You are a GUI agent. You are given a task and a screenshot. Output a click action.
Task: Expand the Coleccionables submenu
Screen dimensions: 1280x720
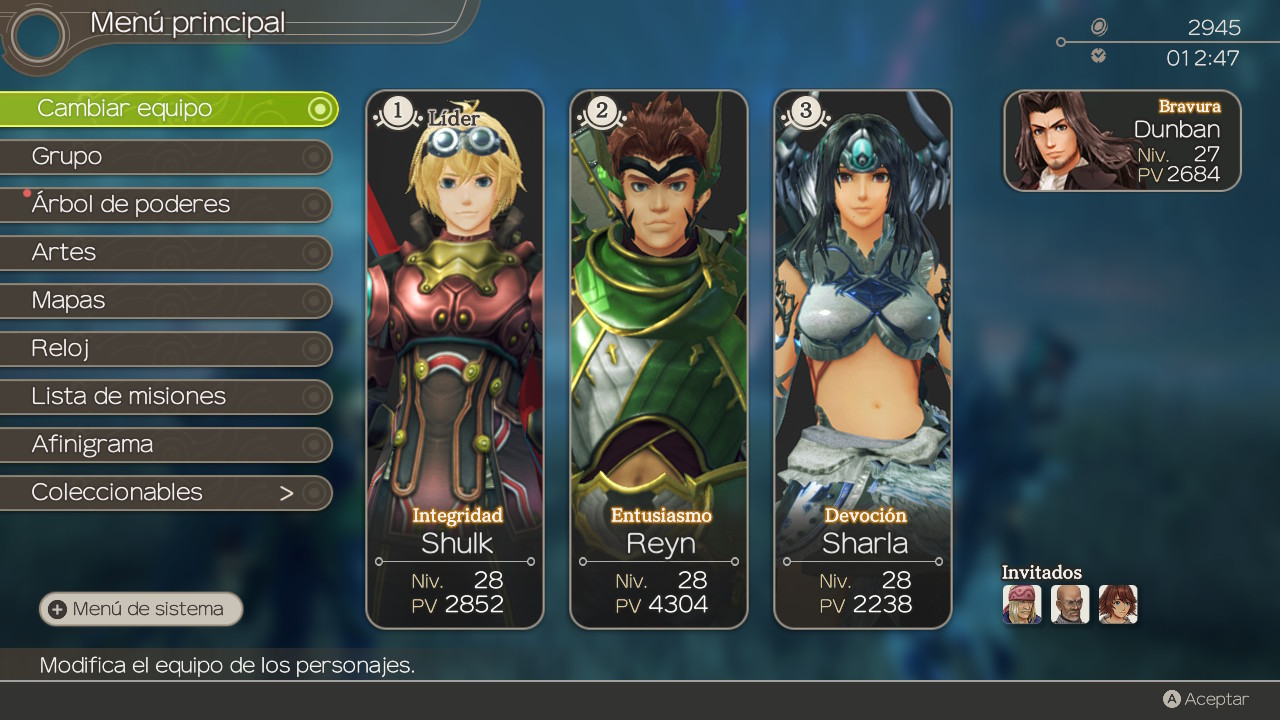point(165,492)
